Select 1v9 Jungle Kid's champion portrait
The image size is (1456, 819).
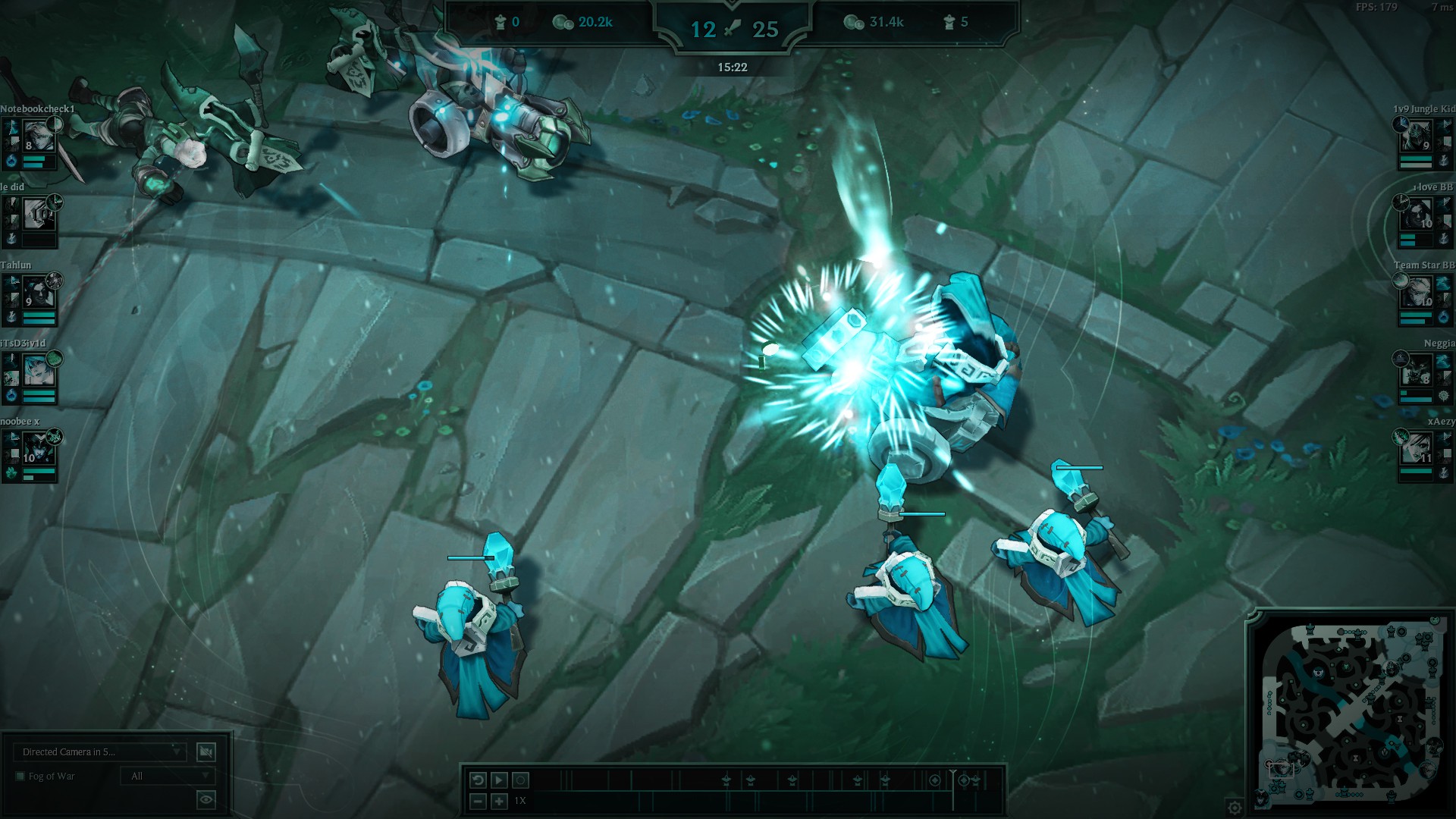coord(1417,136)
